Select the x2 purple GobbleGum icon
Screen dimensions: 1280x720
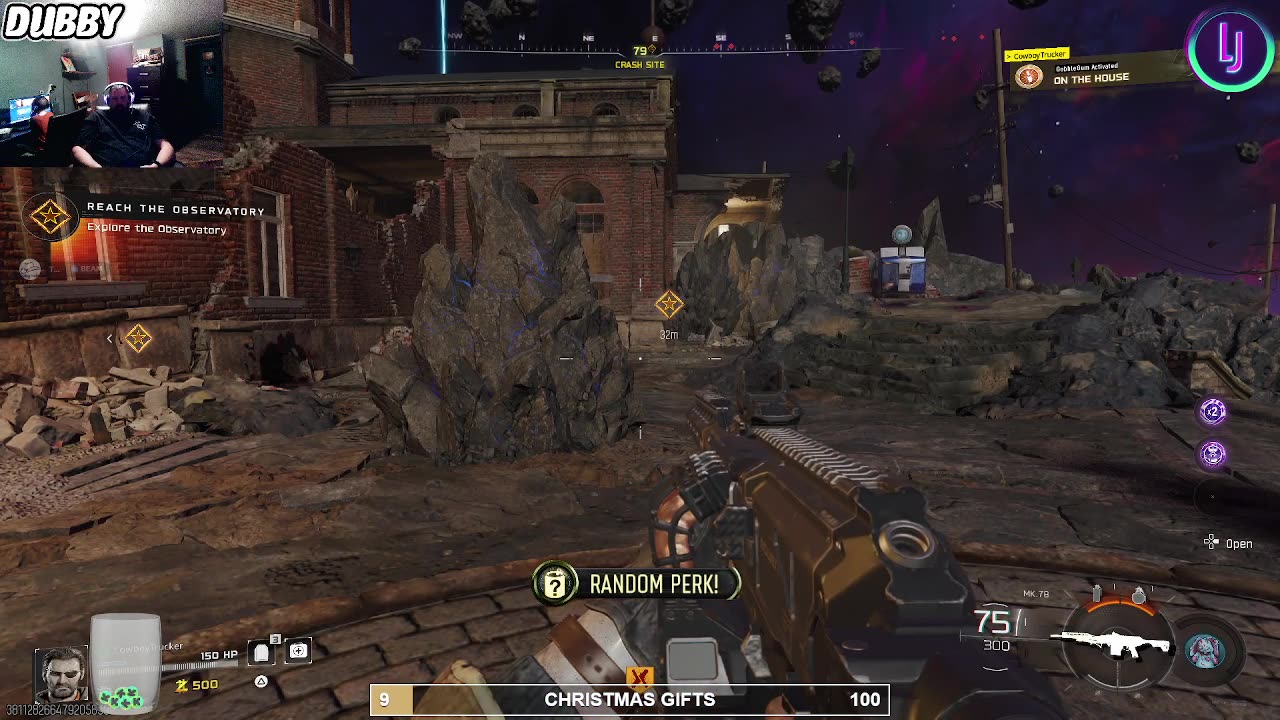tap(1213, 411)
